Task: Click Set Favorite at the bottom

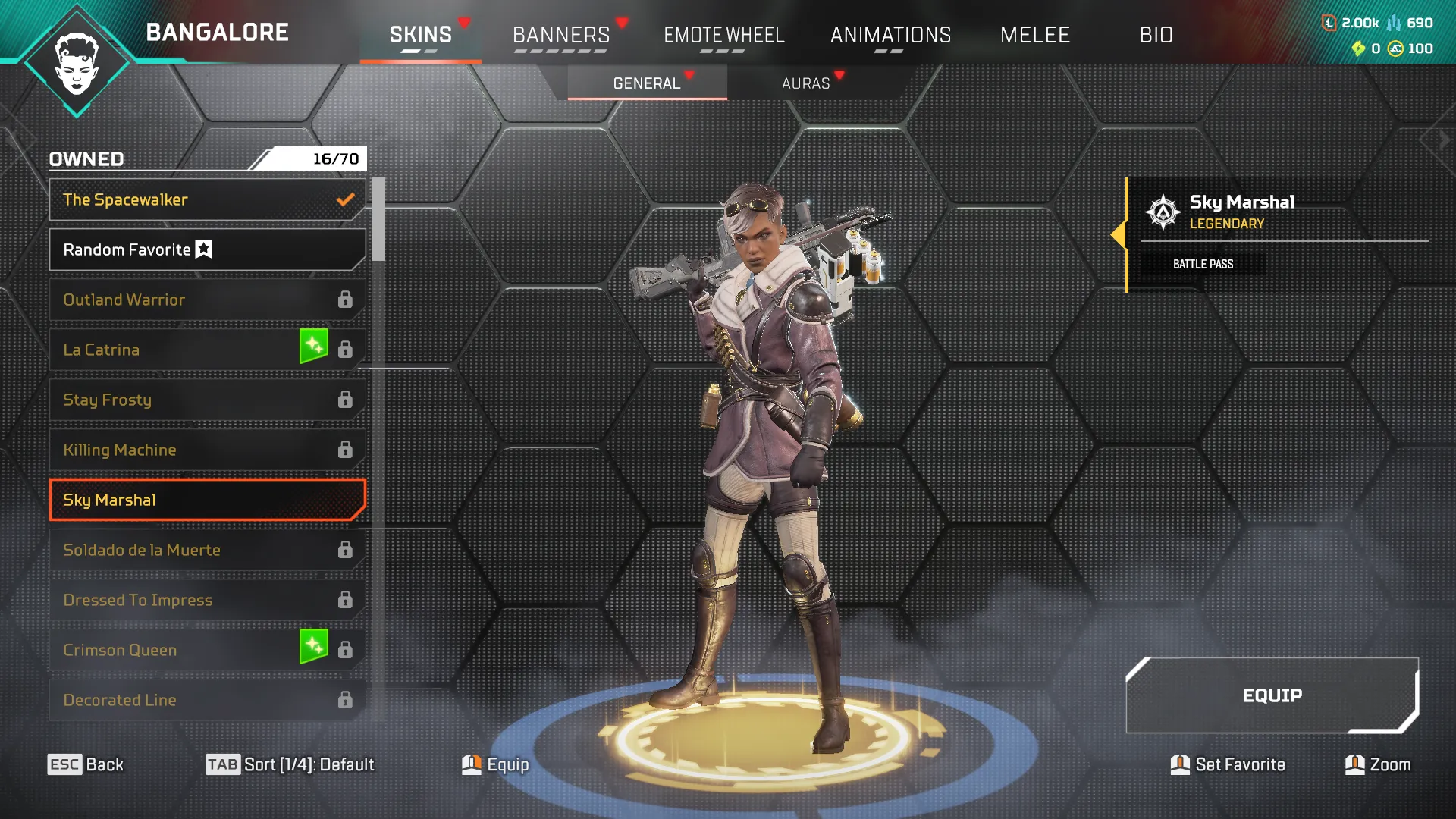Action: click(1227, 764)
